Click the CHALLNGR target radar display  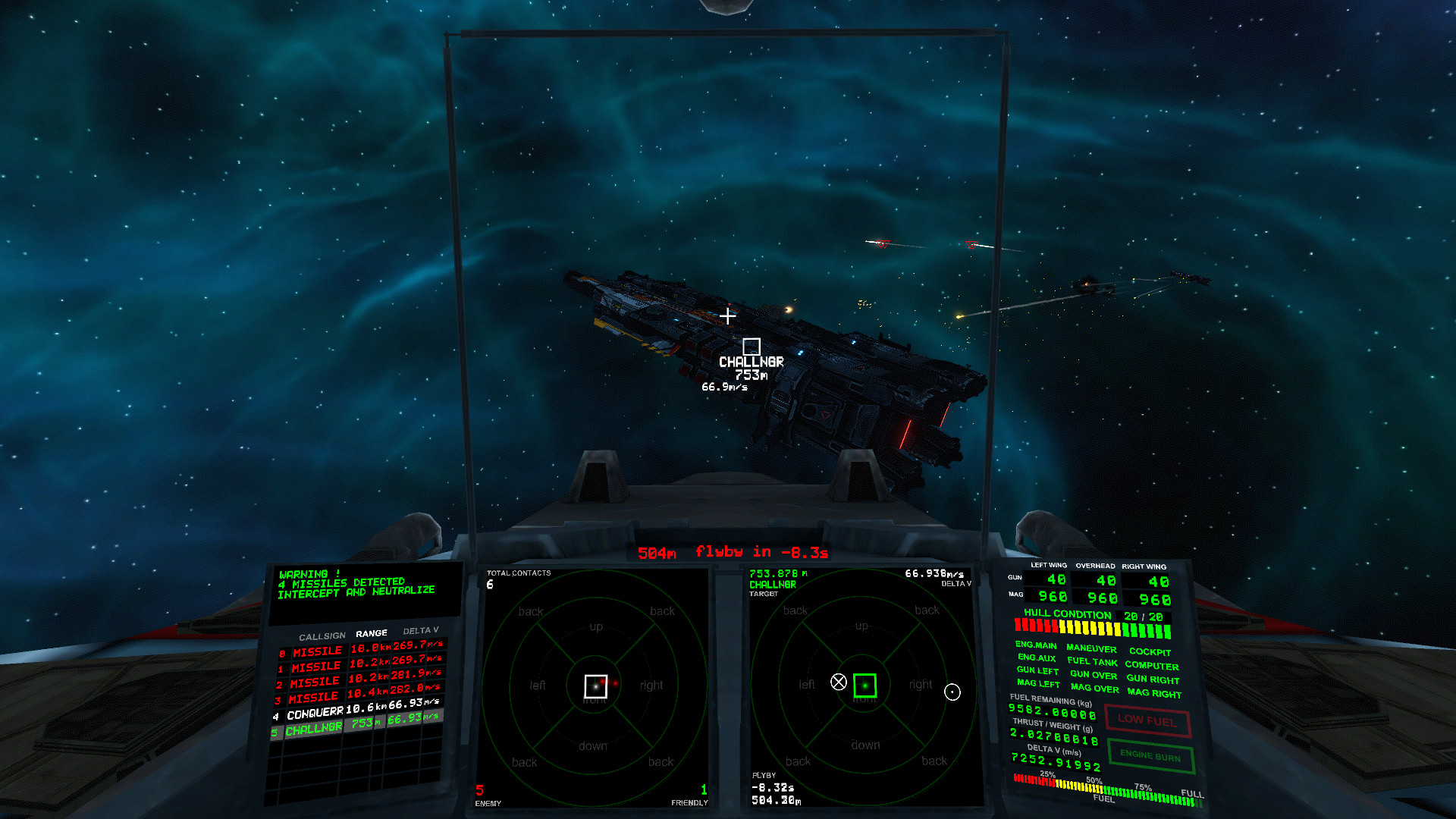[x=864, y=685]
